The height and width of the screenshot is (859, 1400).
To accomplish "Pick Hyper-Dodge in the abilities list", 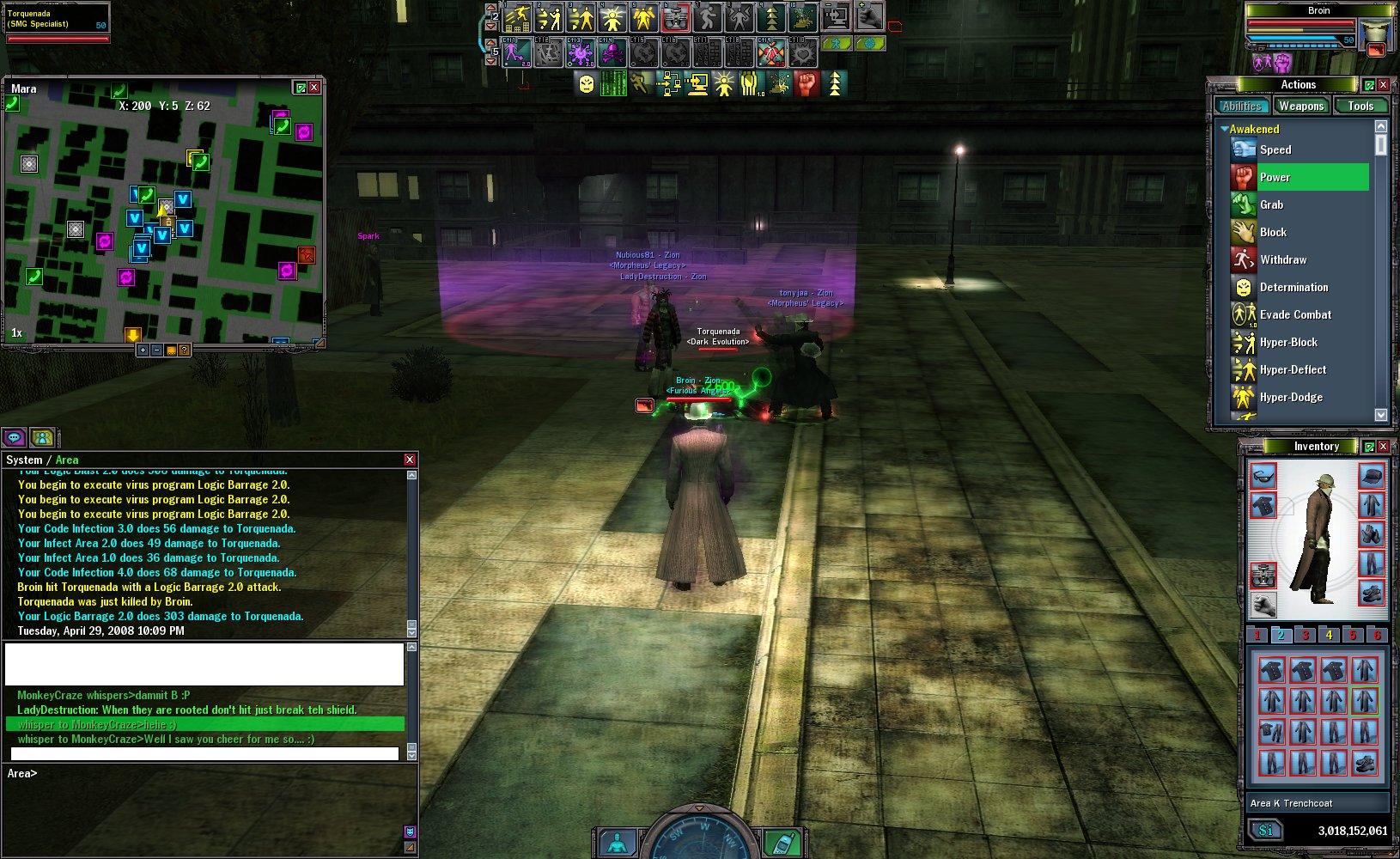I will [1291, 397].
